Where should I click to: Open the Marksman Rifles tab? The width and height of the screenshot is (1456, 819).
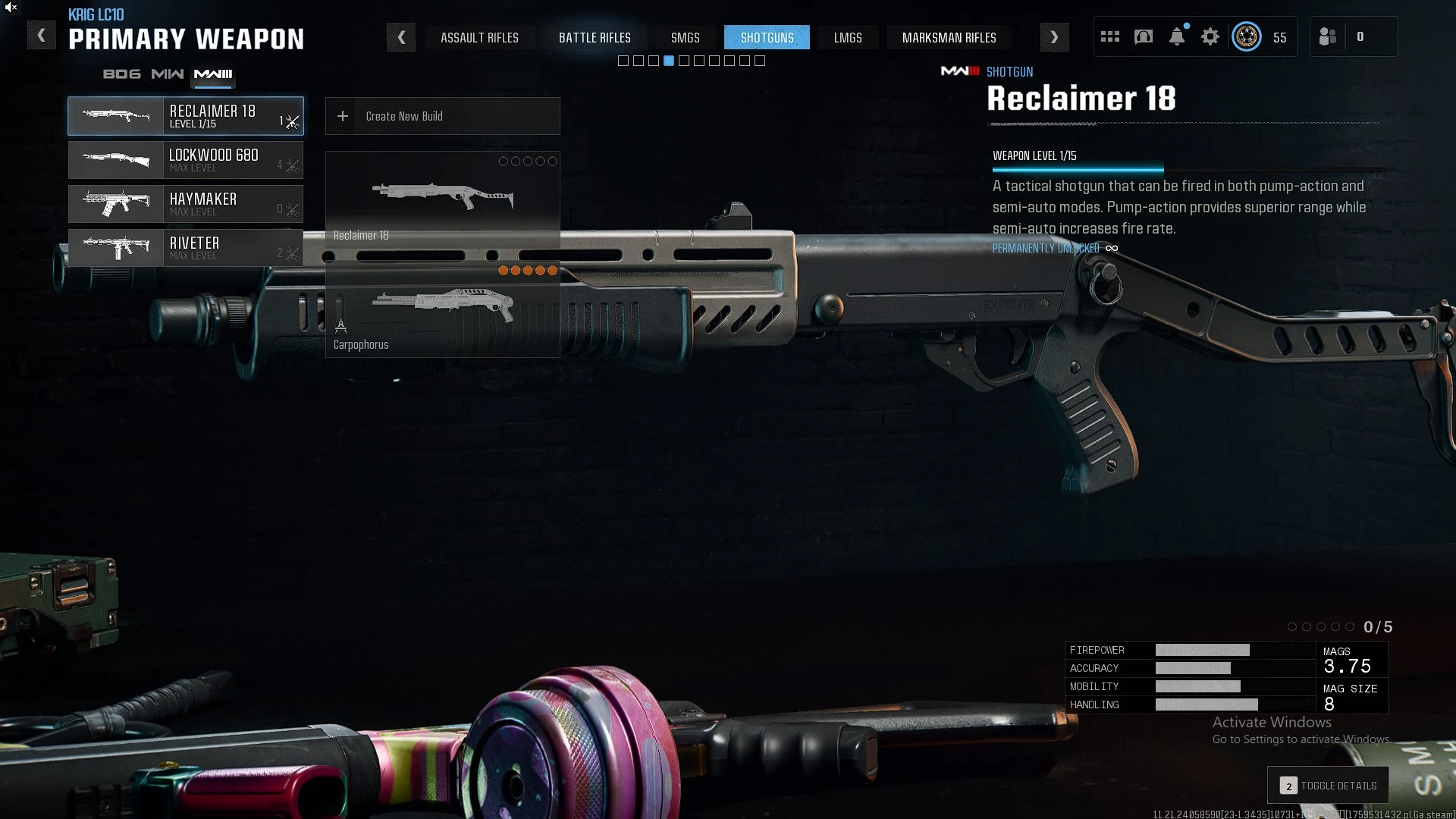(949, 38)
